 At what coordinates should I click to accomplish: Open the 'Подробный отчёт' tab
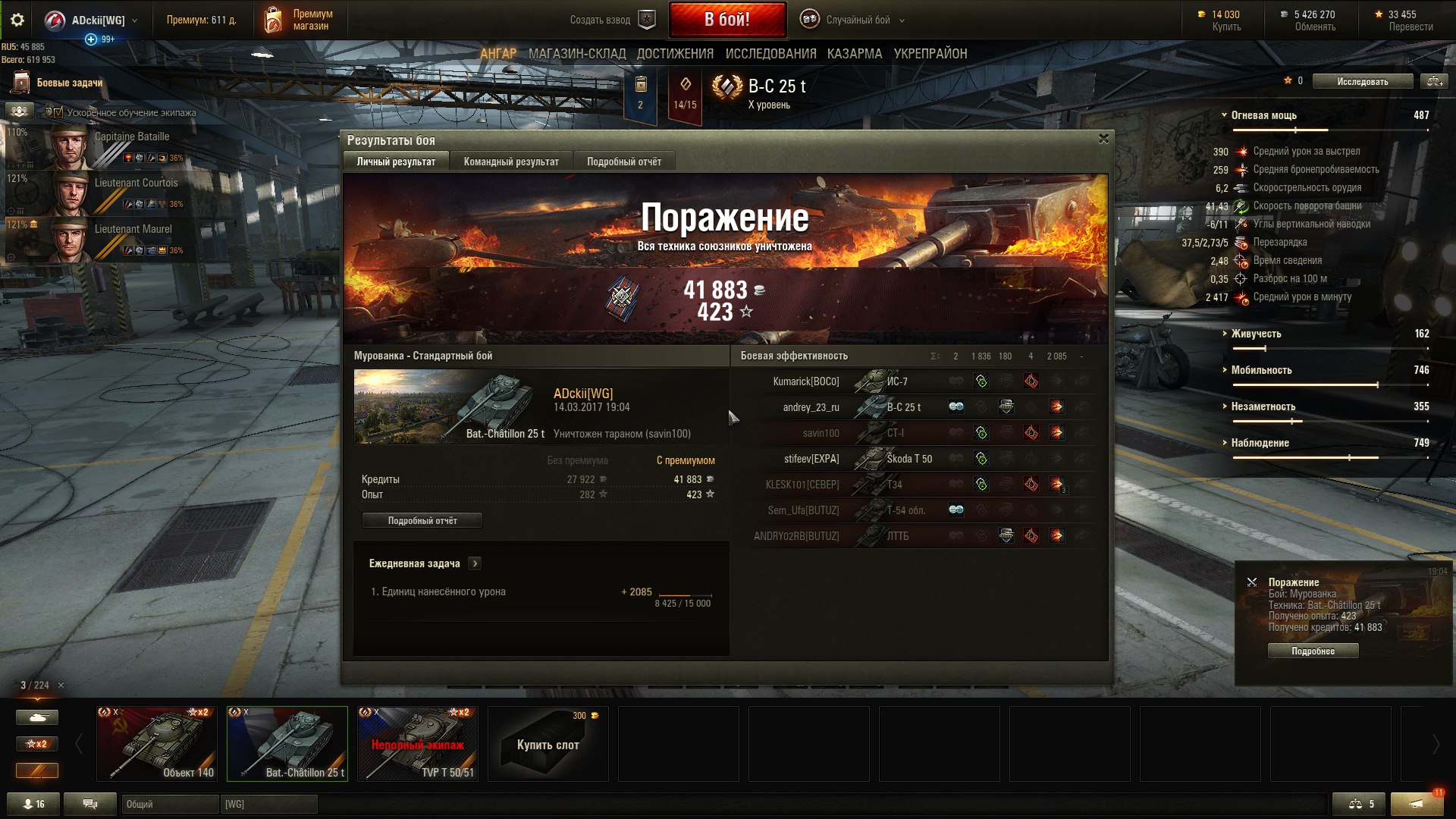tap(623, 162)
